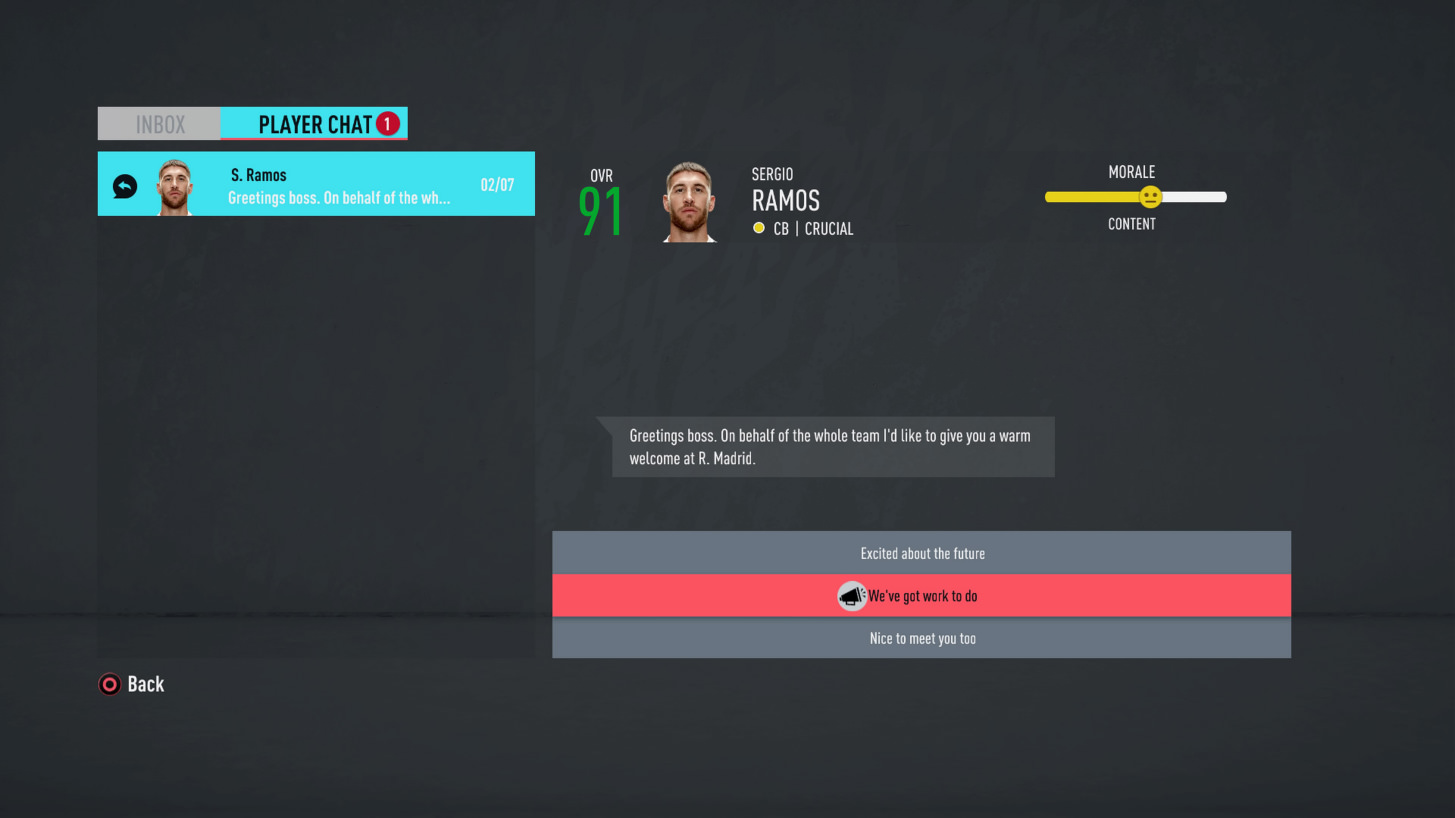The width and height of the screenshot is (1455, 818).
Task: Choose the reply 'Excited about the future'
Action: [921, 553]
